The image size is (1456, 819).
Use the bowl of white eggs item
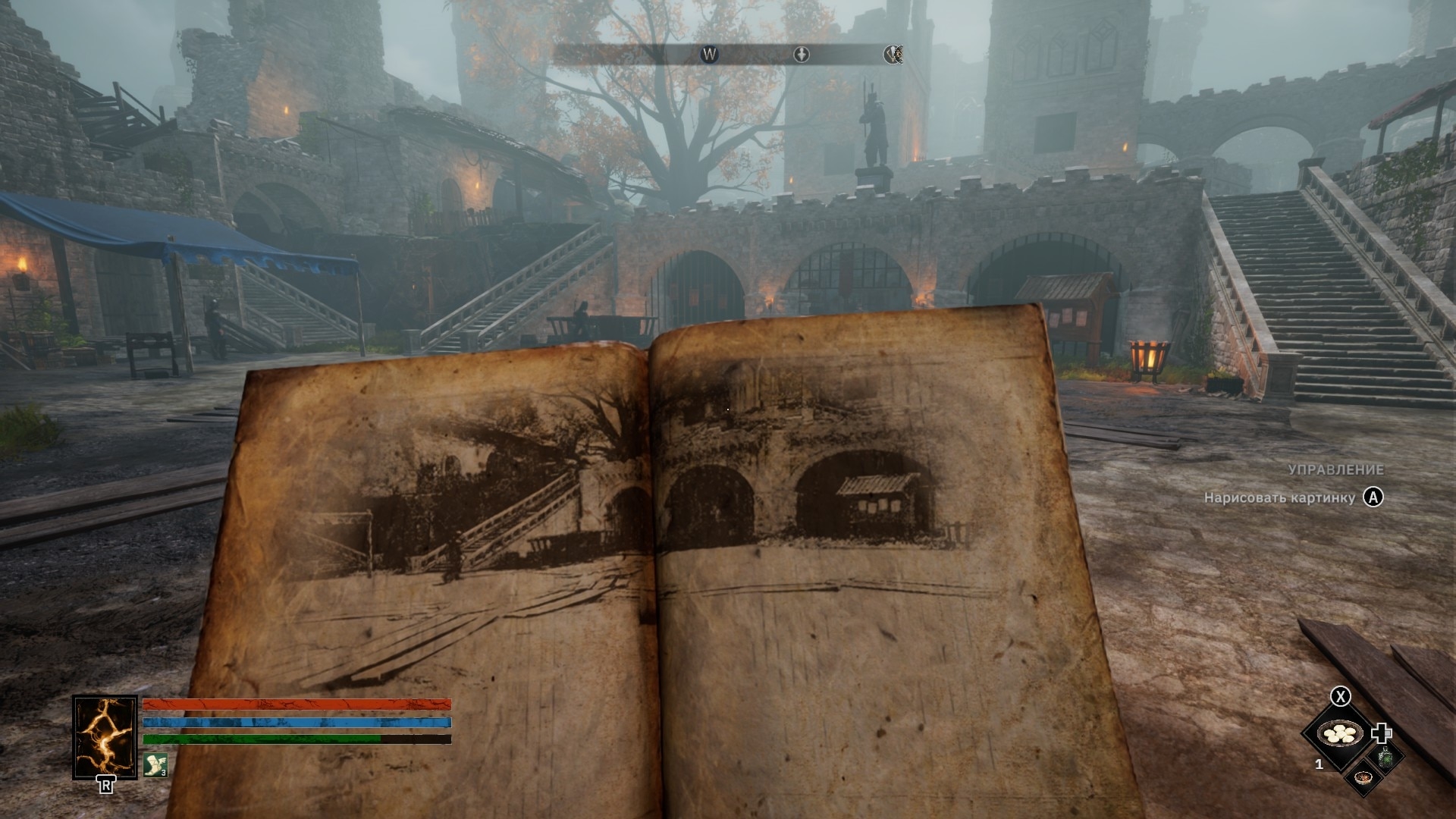click(x=1341, y=733)
